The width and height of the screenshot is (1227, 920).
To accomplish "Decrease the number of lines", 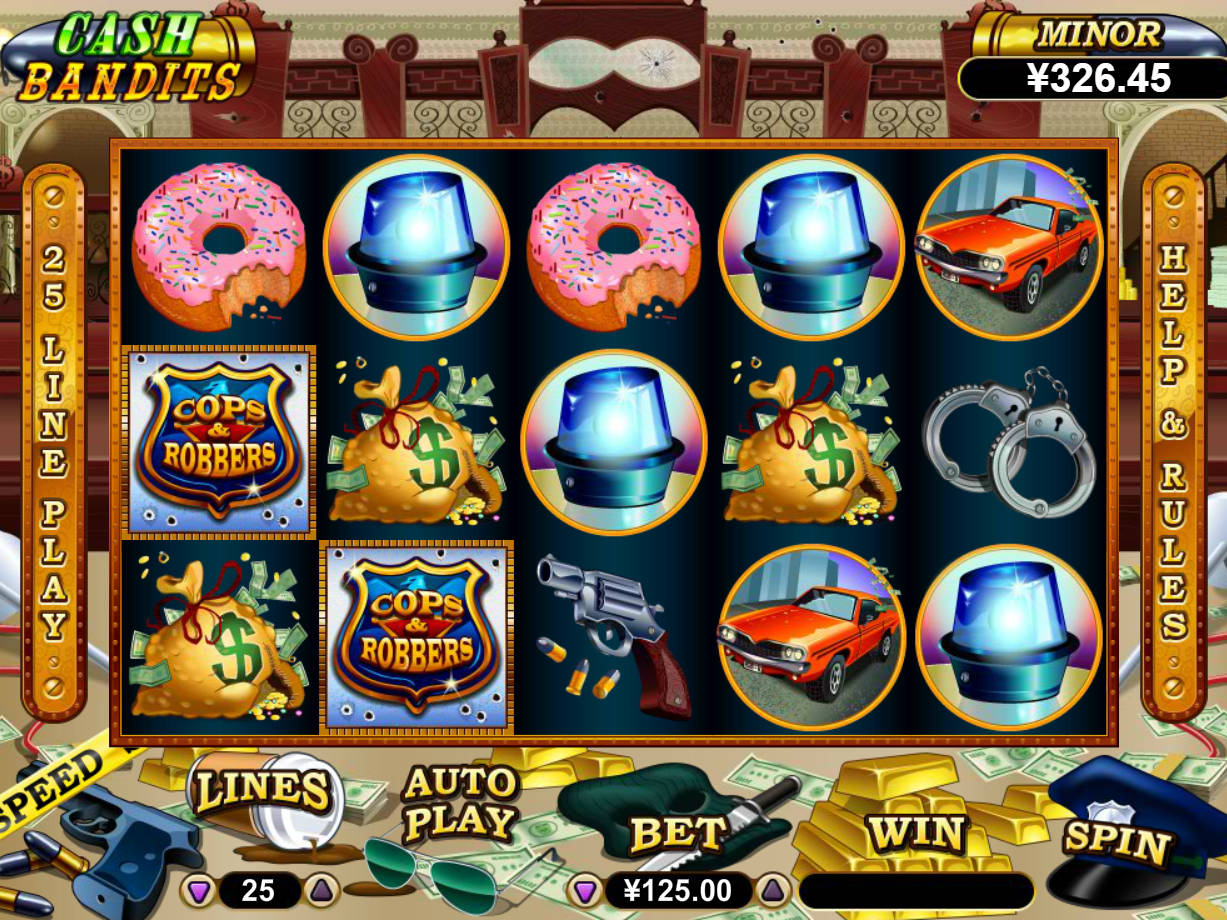I will [199, 889].
